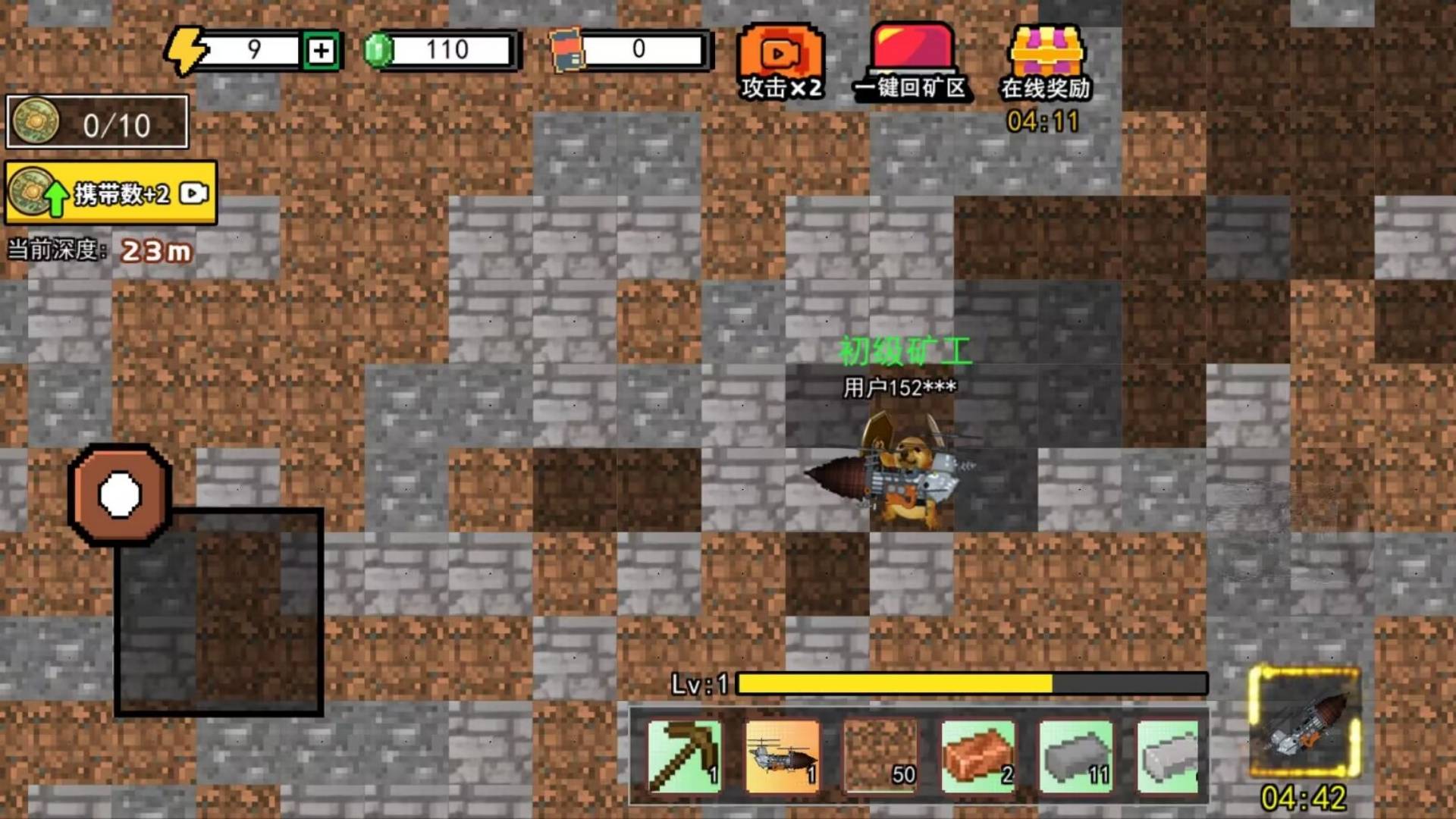Select the drill airship hotbar slot
Screen dimensions: 1456x819
point(782,756)
